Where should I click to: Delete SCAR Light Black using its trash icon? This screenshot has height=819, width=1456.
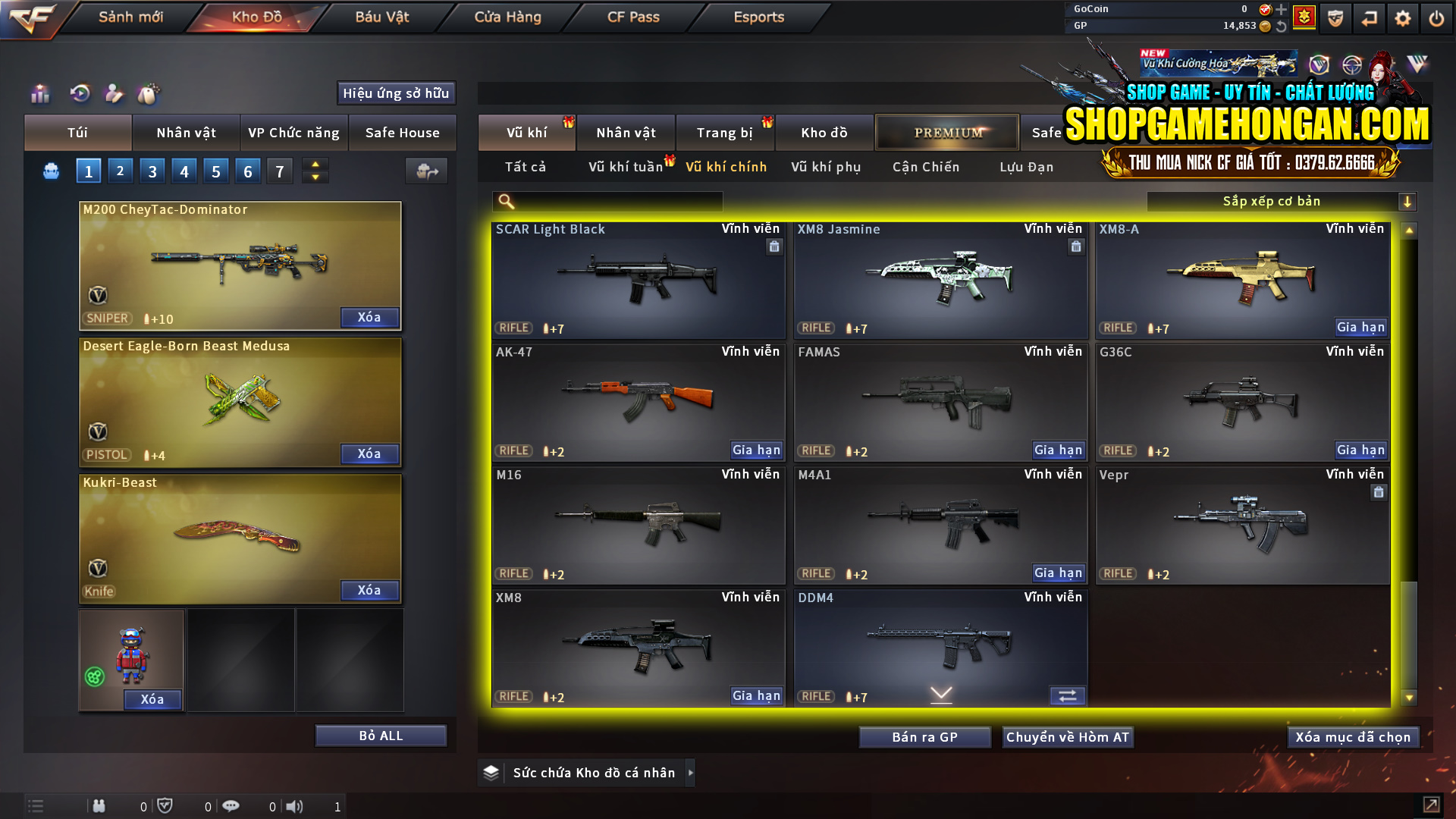pos(774,246)
